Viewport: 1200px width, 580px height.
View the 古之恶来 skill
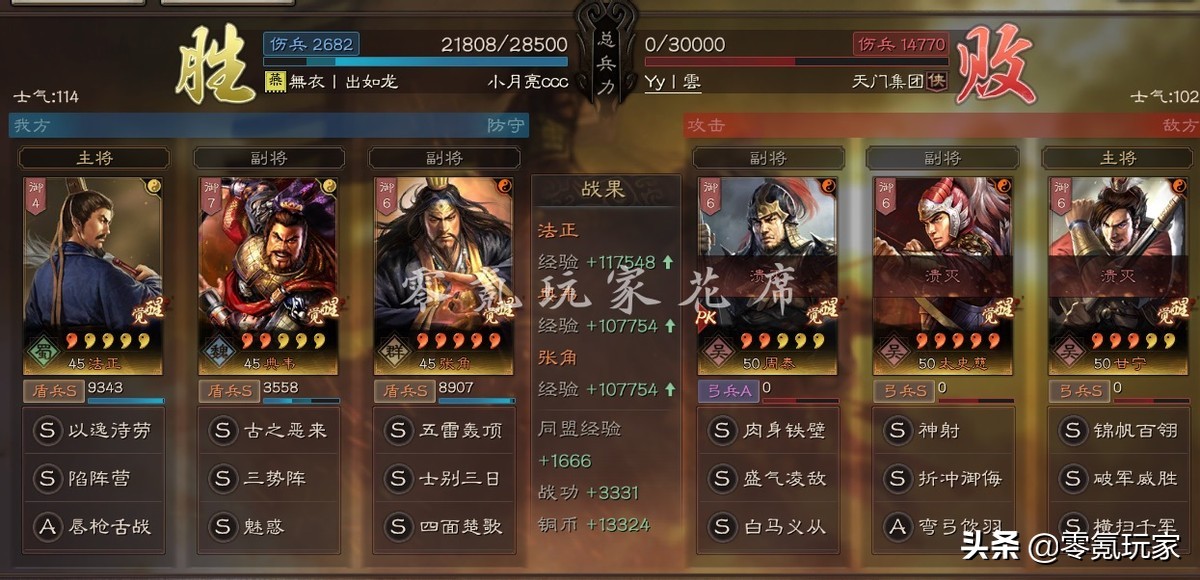[x=269, y=431]
